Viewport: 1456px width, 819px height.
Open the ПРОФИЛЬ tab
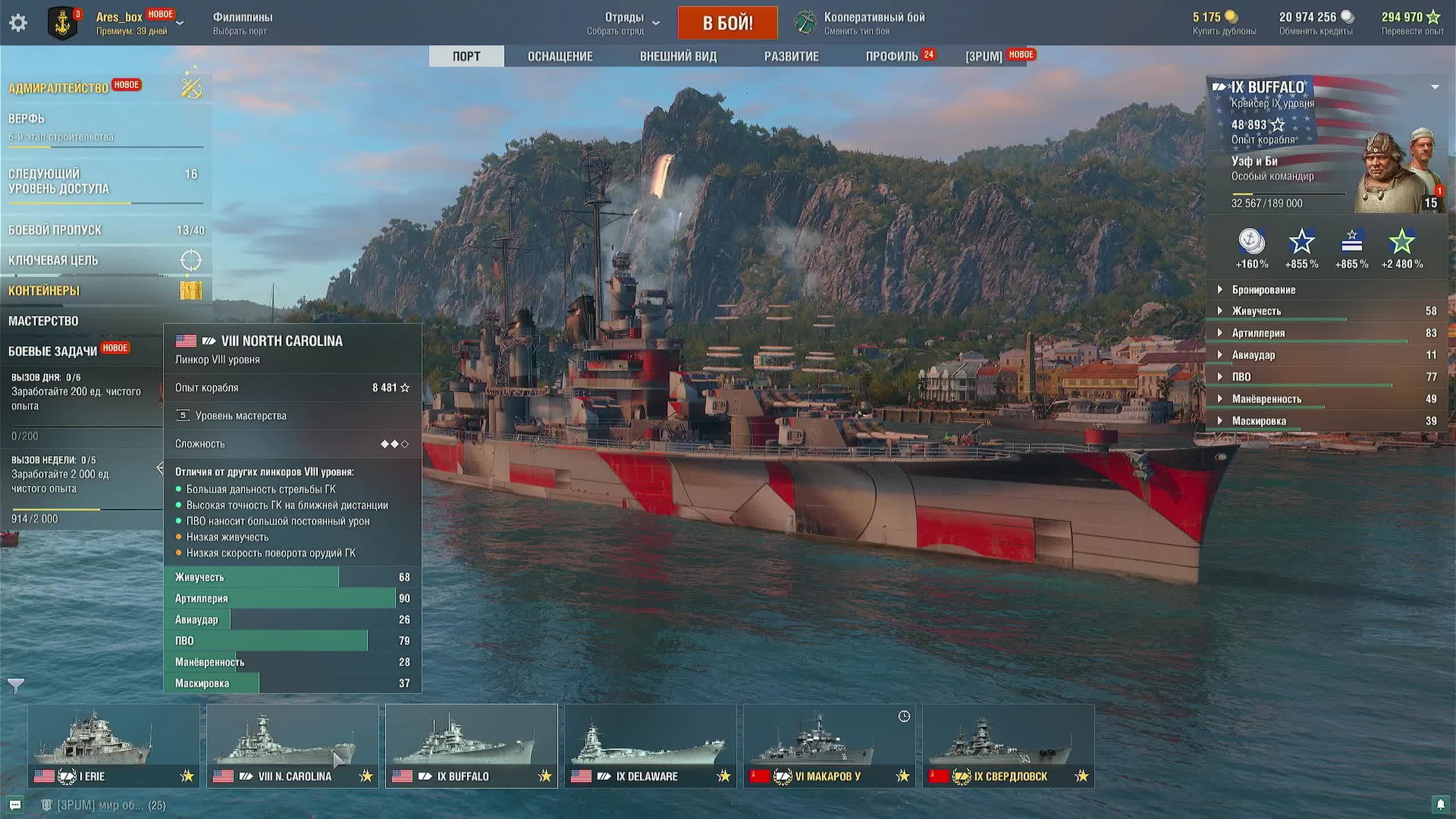pyautogui.click(x=891, y=56)
